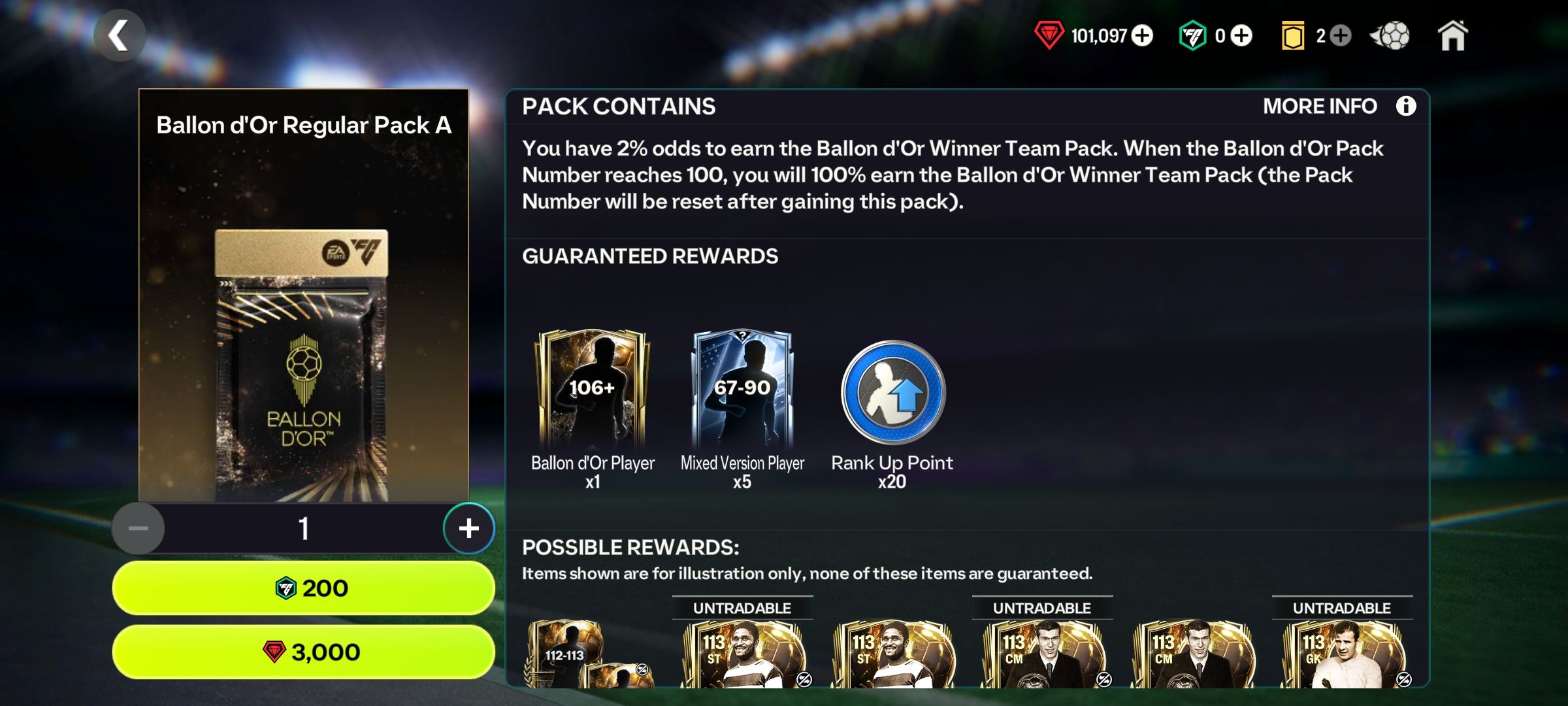Buy pack for 200 FC Points
The image size is (1568, 706).
coord(303,588)
